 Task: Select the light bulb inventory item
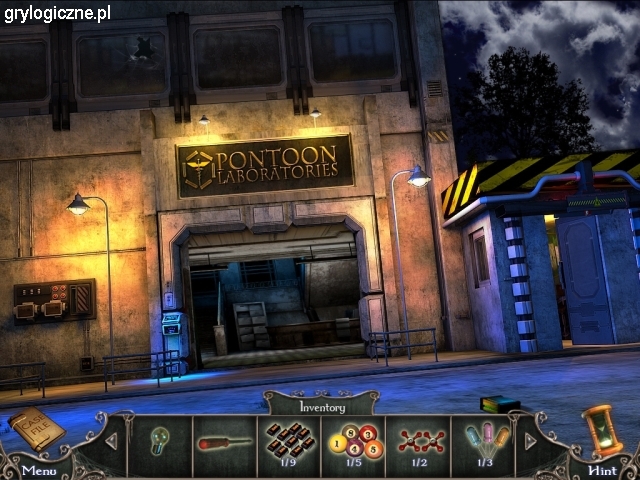[161, 442]
